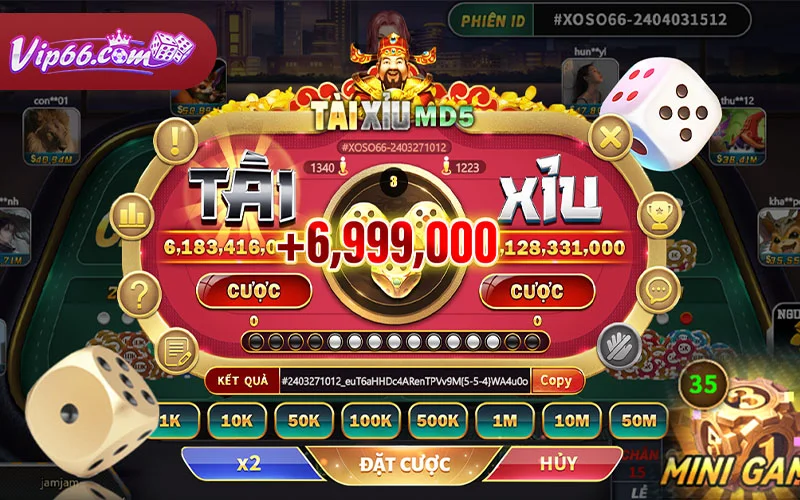Screen dimensions: 800x500
Task: Select the 1K chip
Action: (x=171, y=420)
